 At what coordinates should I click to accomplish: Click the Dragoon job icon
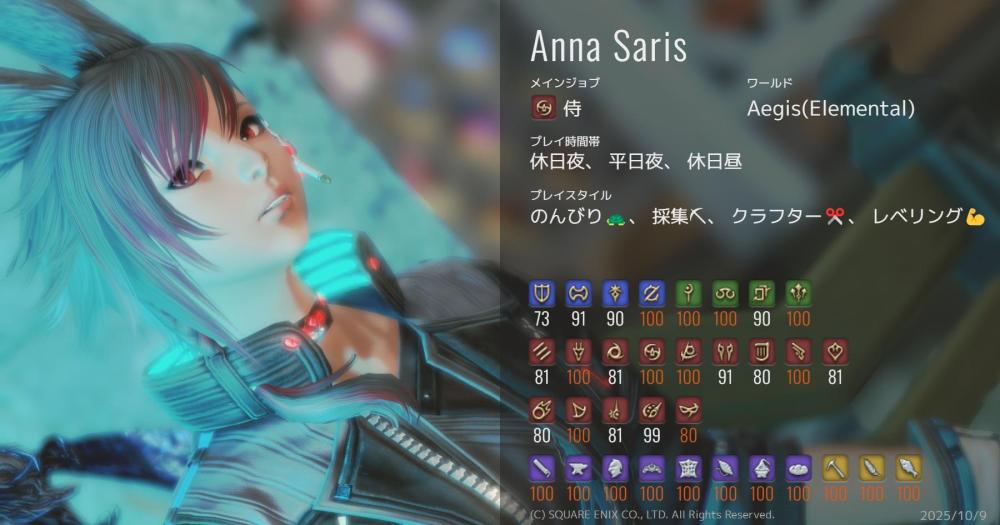tap(578, 352)
